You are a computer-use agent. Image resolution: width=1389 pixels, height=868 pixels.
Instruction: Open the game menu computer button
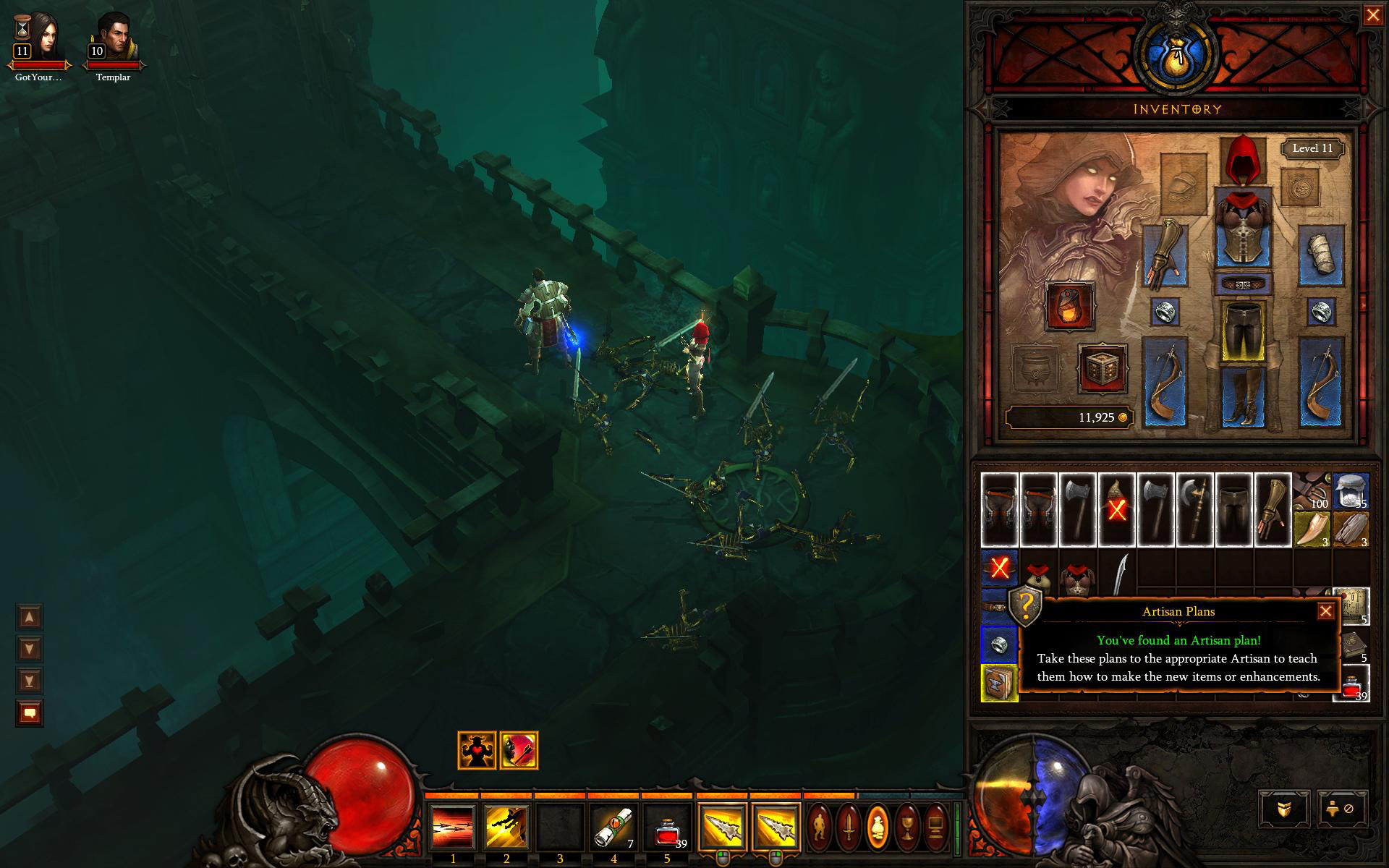pyautogui.click(x=936, y=826)
